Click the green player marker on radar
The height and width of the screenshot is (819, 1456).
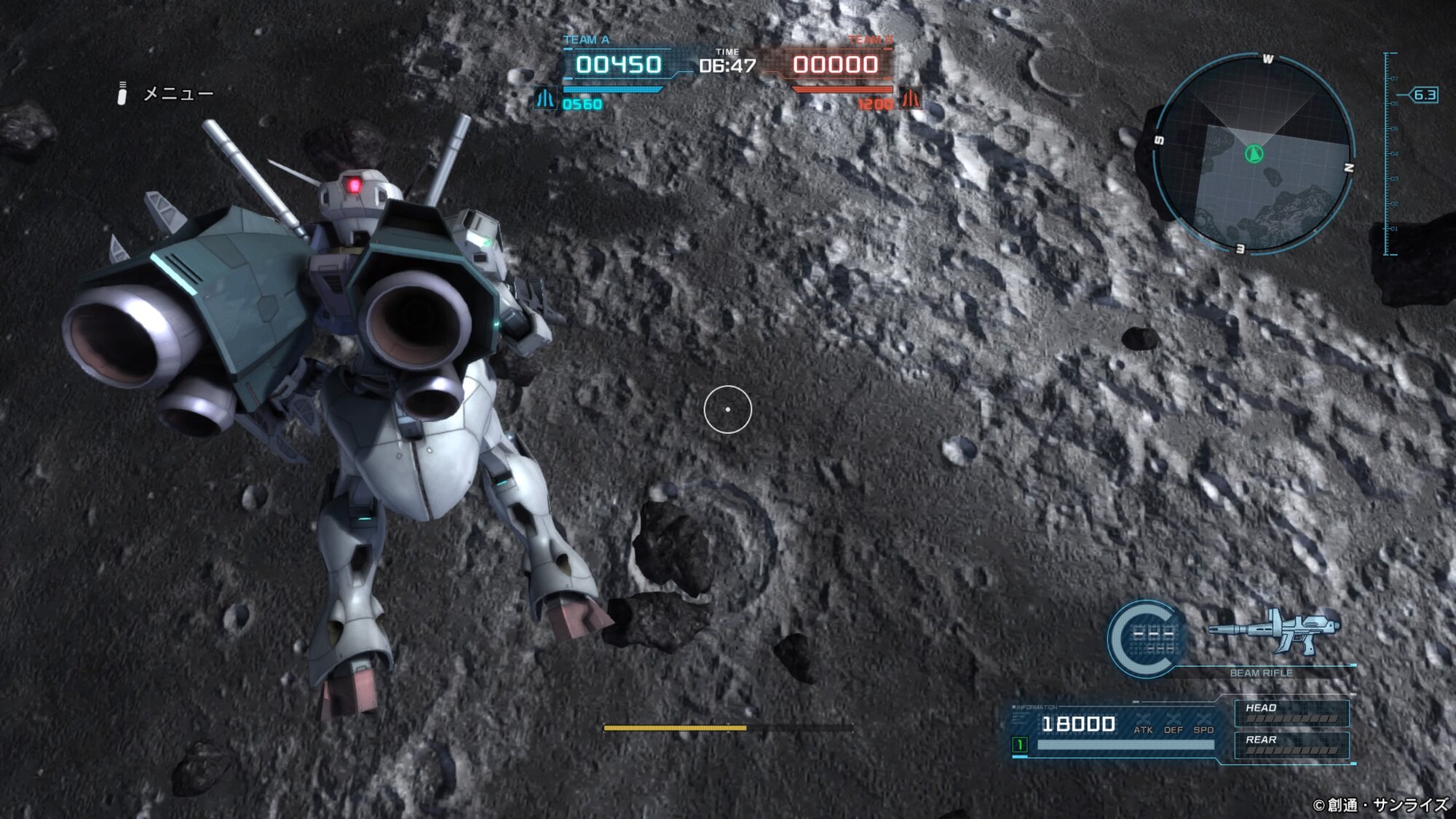coord(1254,154)
